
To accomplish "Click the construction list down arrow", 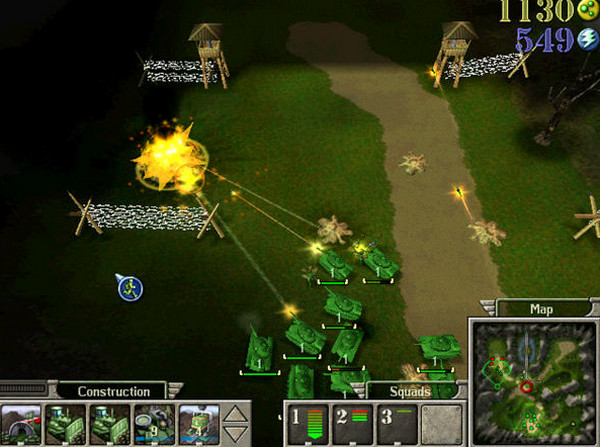I will (x=234, y=434).
